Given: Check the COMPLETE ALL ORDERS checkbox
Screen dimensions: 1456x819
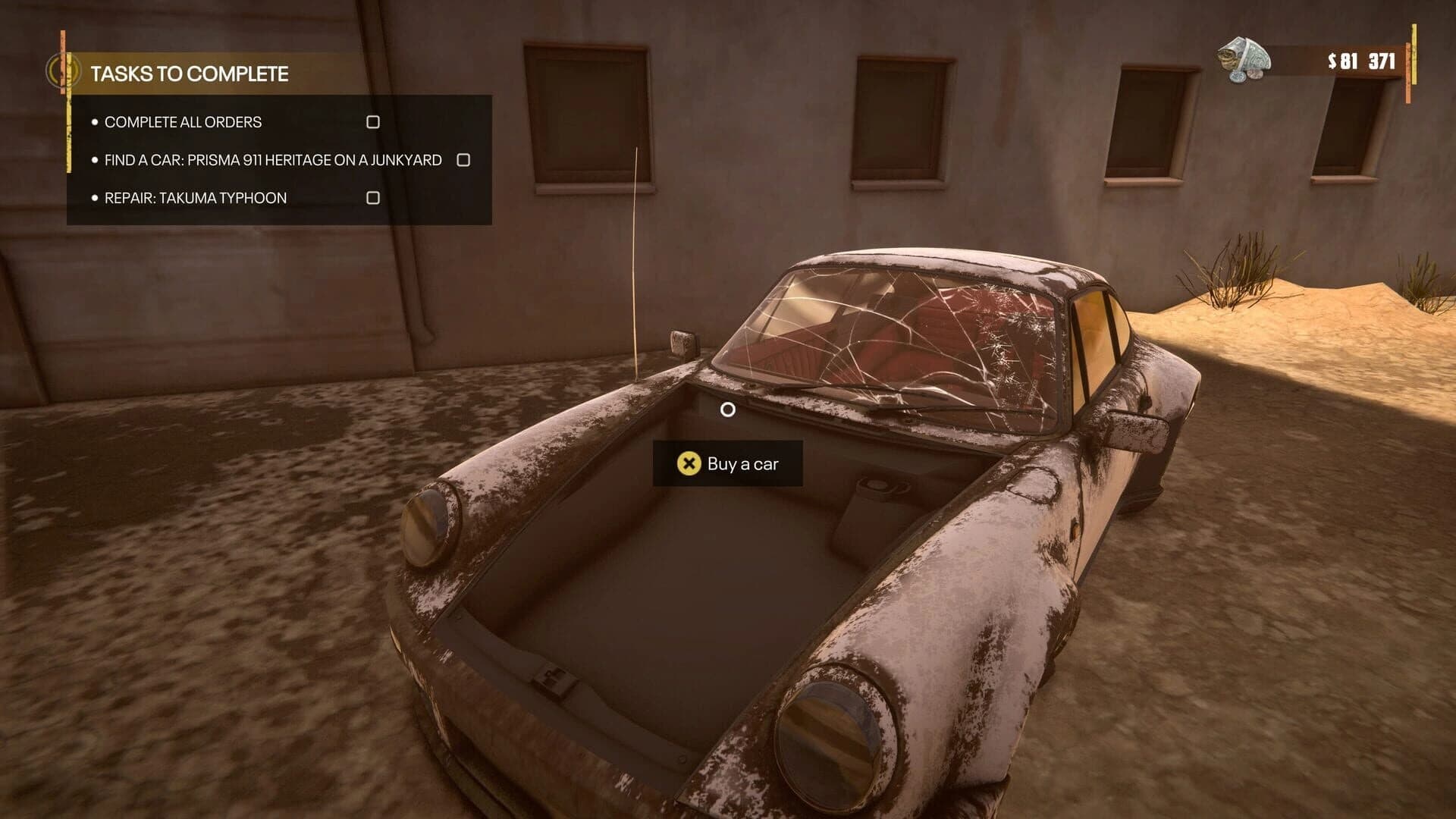Looking at the screenshot, I should [372, 121].
